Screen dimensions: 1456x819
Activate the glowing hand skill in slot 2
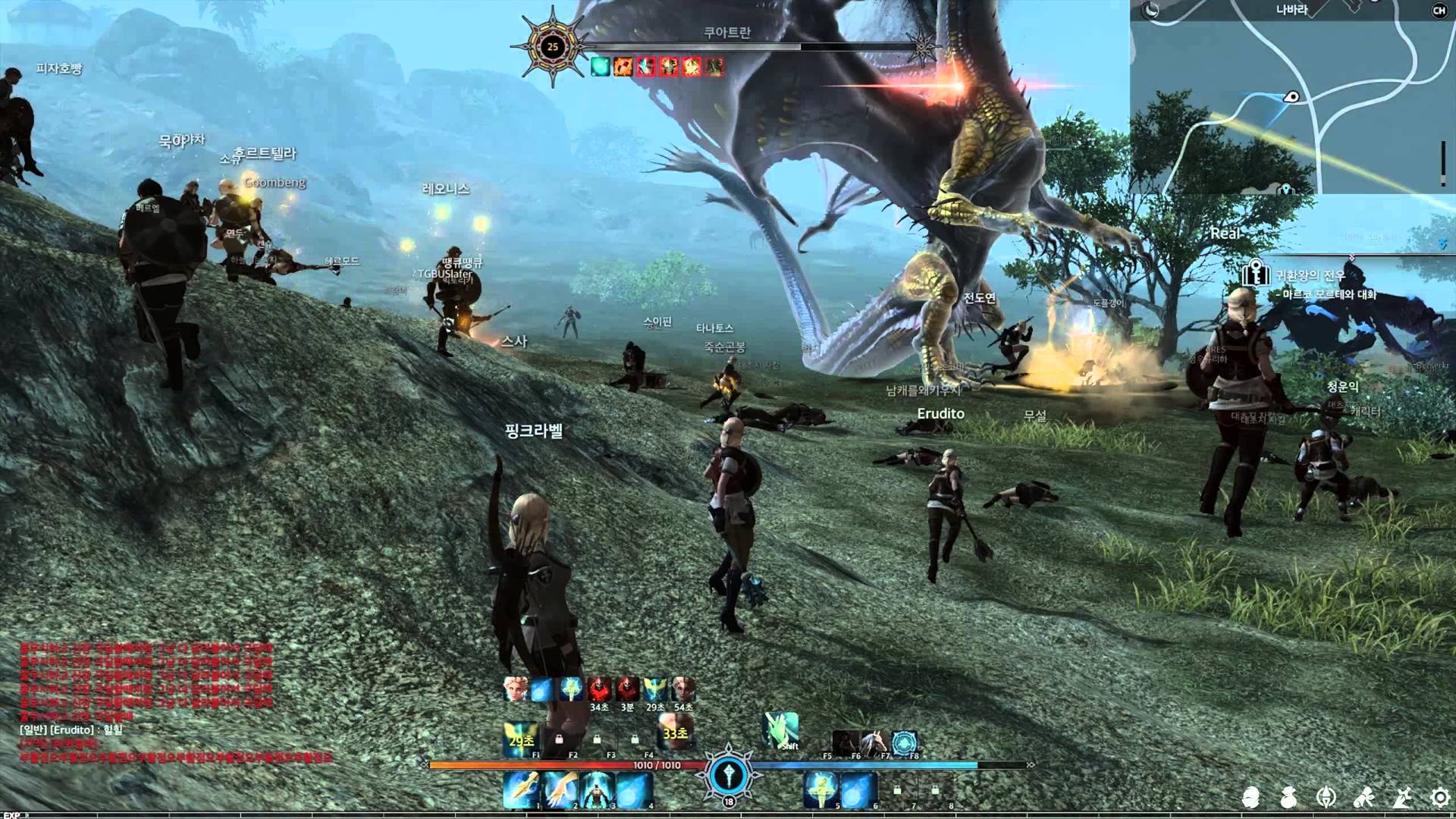pos(560,789)
